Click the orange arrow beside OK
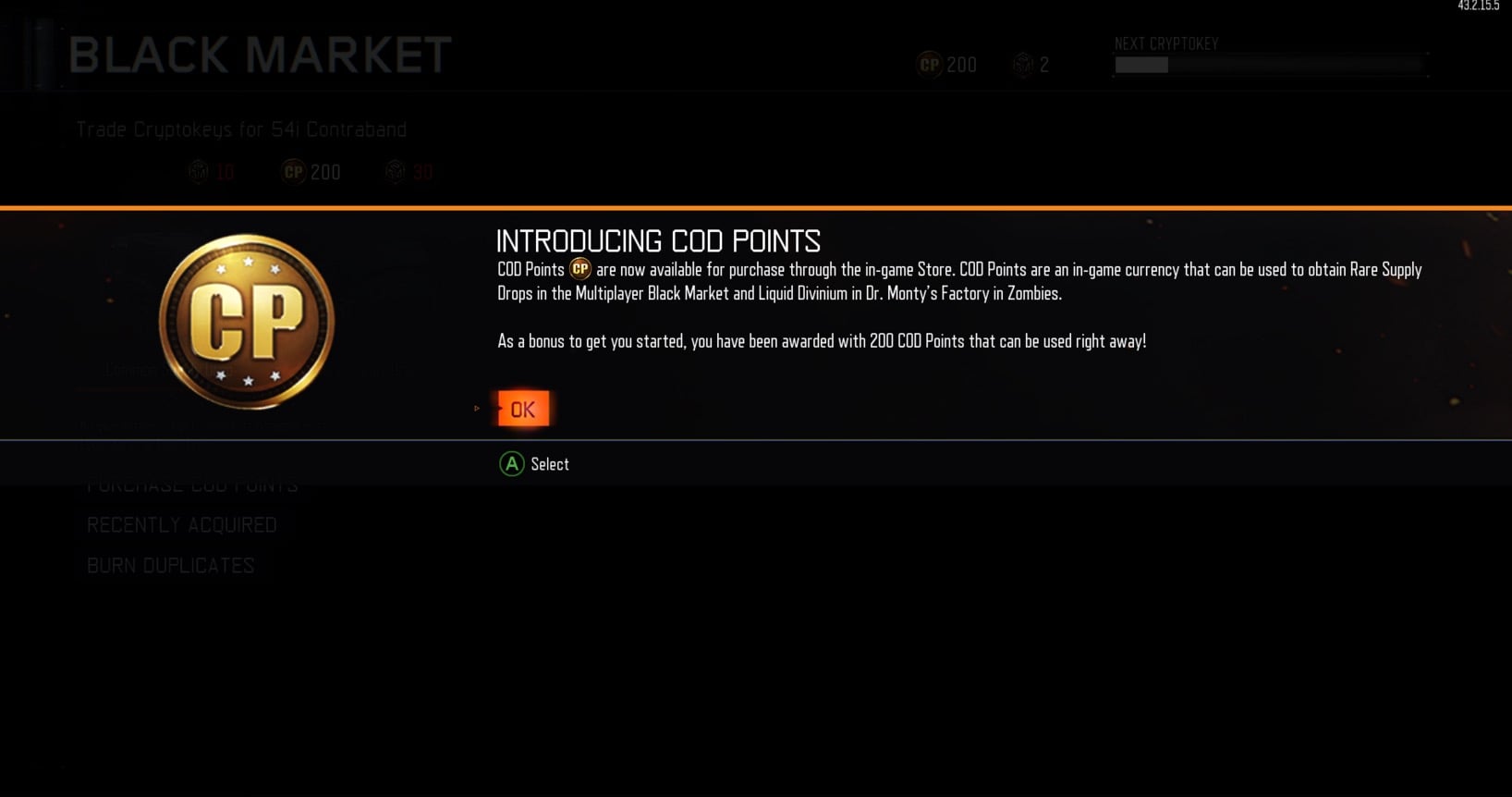1512x797 pixels. pyautogui.click(x=478, y=408)
